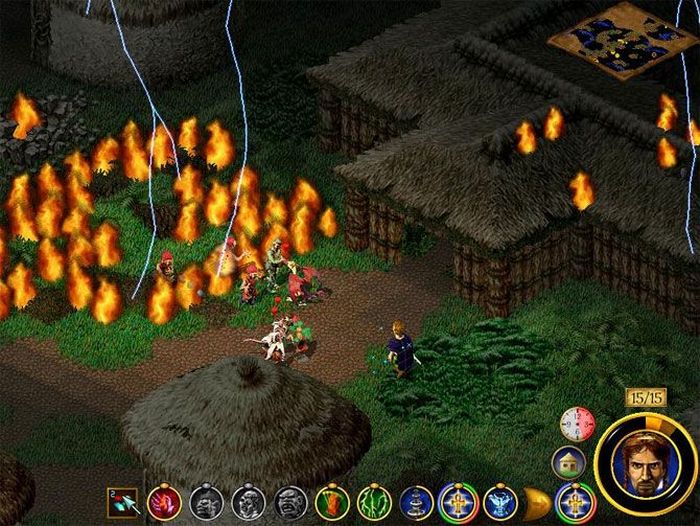Screen dimensions: 700x526
Task: Select the bearded hero portrait
Action: tap(644, 461)
